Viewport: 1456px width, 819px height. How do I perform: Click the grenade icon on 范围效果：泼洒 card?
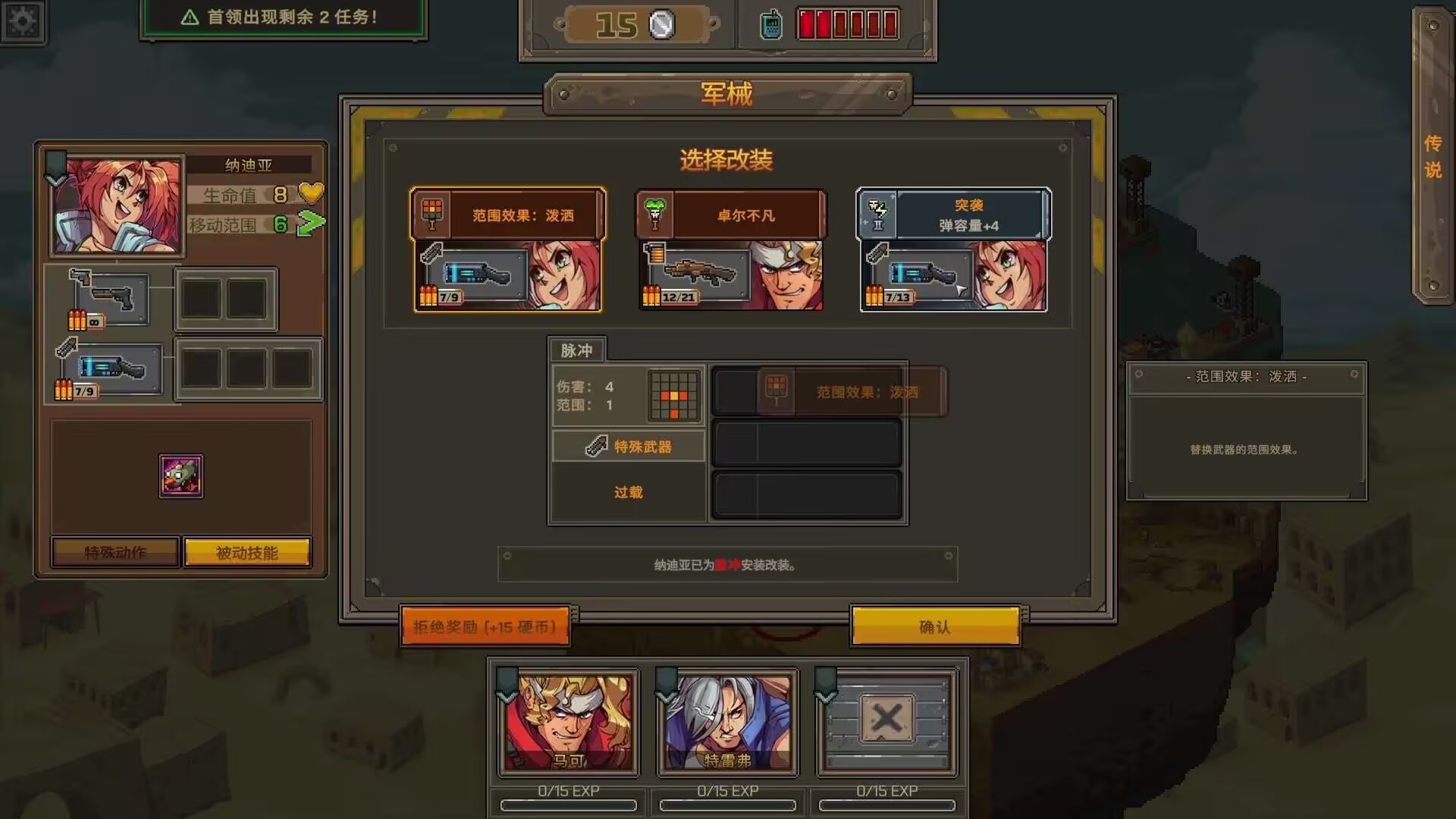pos(431,212)
